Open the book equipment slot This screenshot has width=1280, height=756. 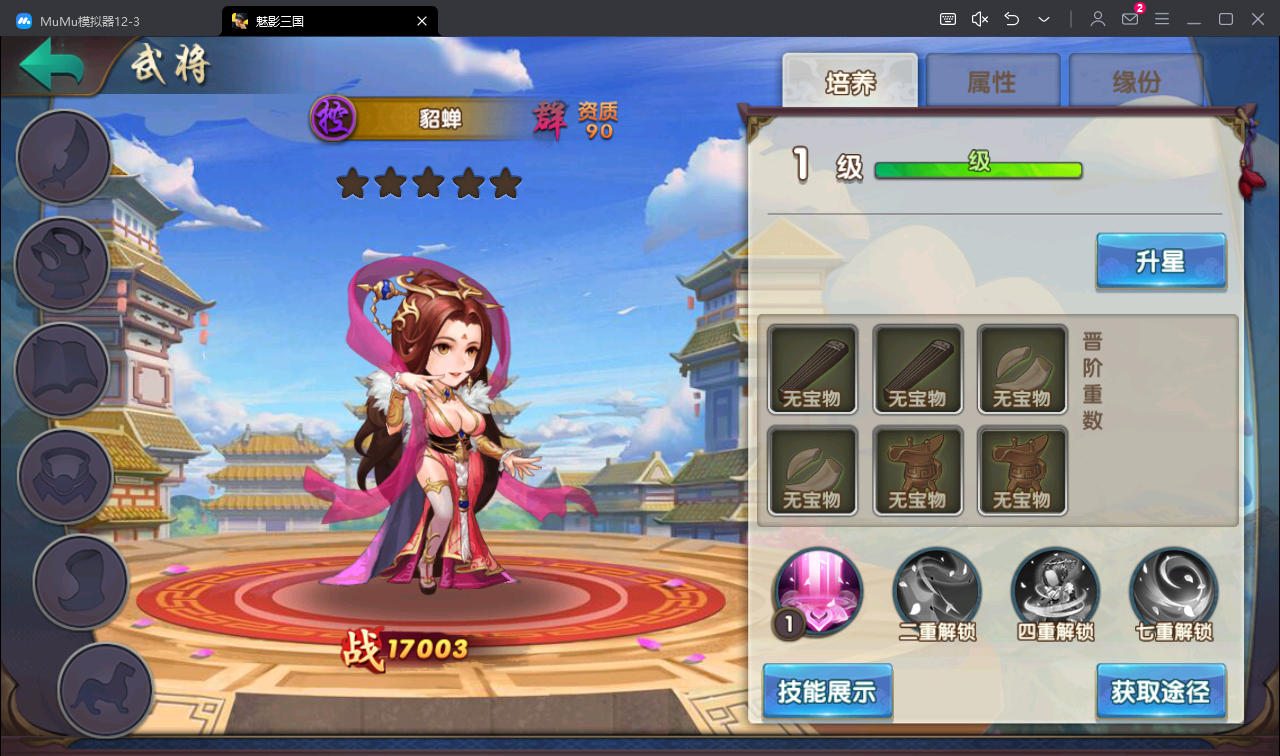pyautogui.click(x=62, y=370)
